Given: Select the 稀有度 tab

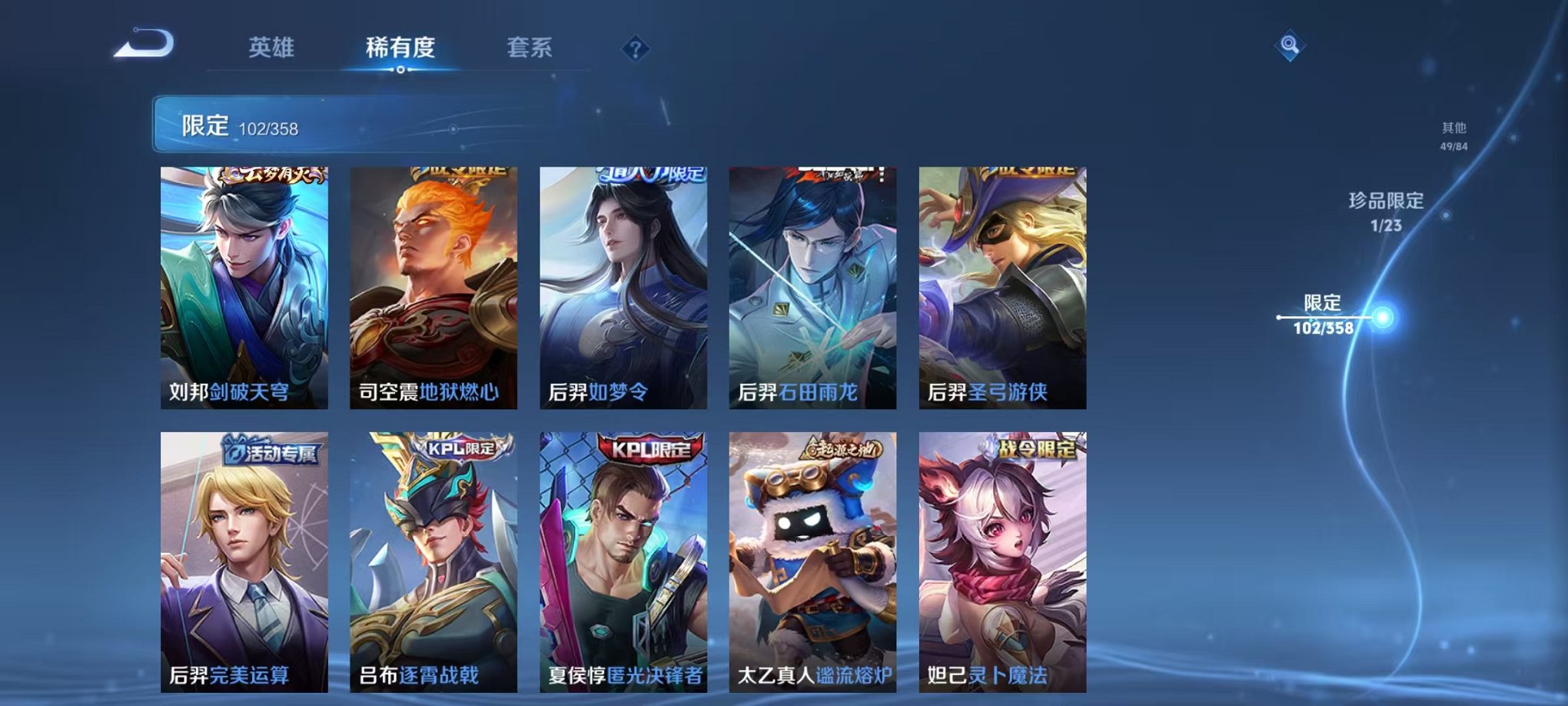Looking at the screenshot, I should click(400, 48).
